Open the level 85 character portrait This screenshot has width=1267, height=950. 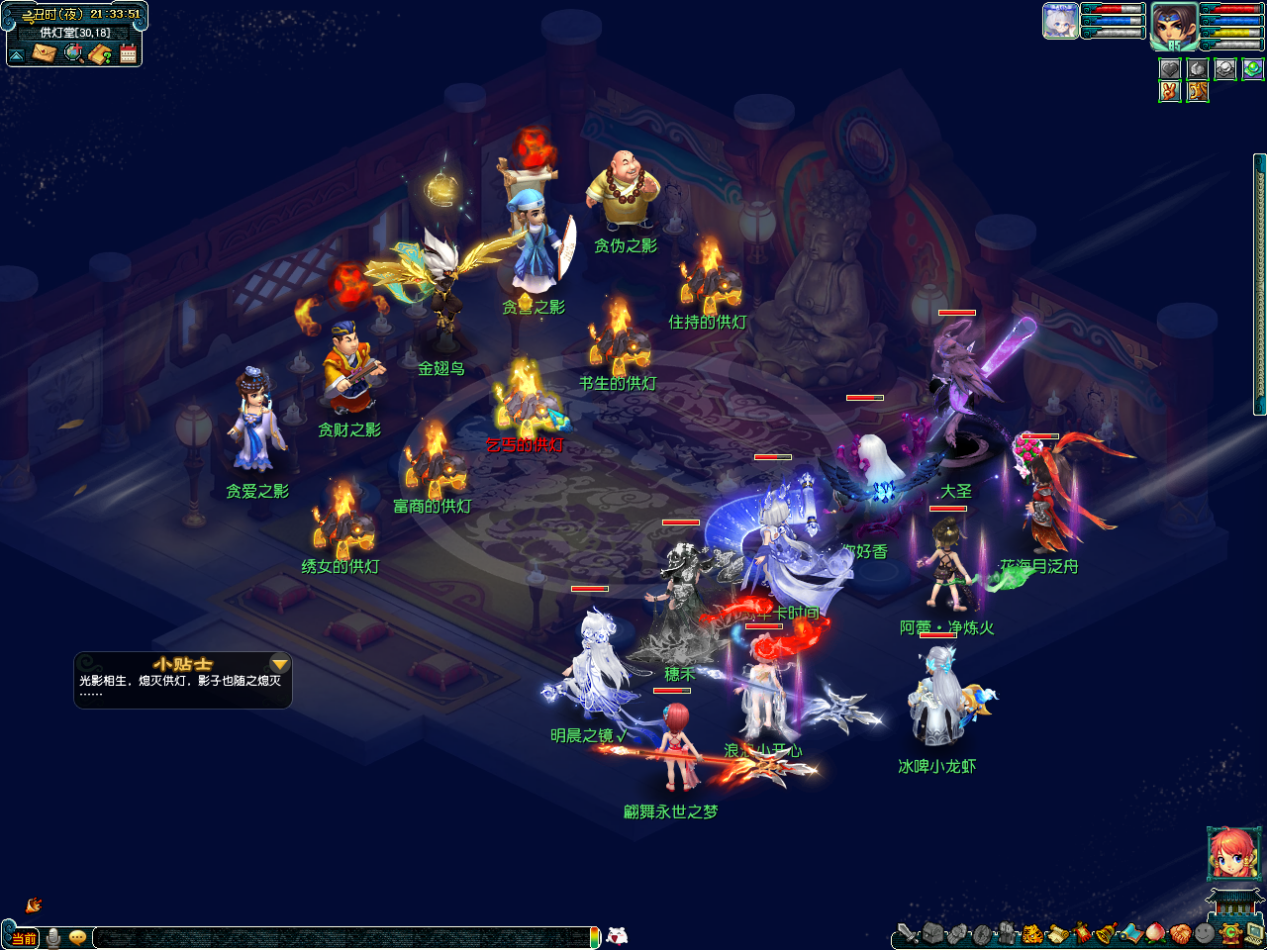[x=1173, y=24]
